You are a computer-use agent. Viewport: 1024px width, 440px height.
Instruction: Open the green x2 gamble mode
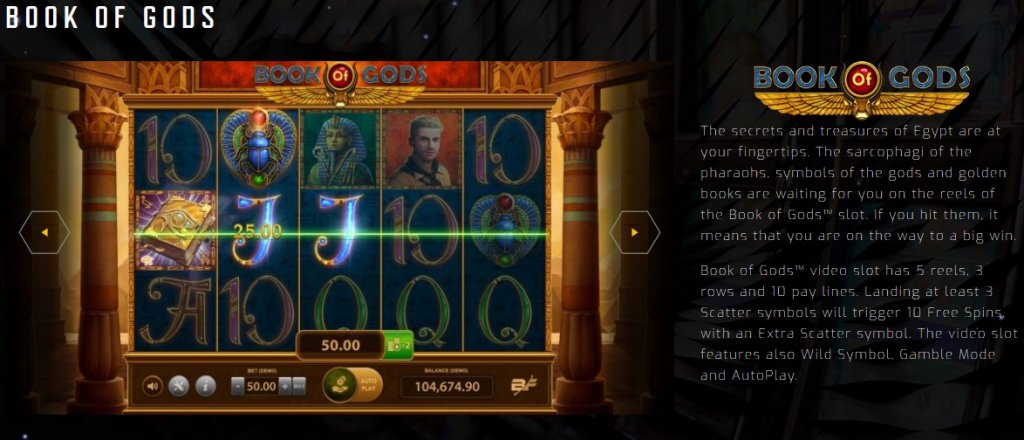pos(399,346)
